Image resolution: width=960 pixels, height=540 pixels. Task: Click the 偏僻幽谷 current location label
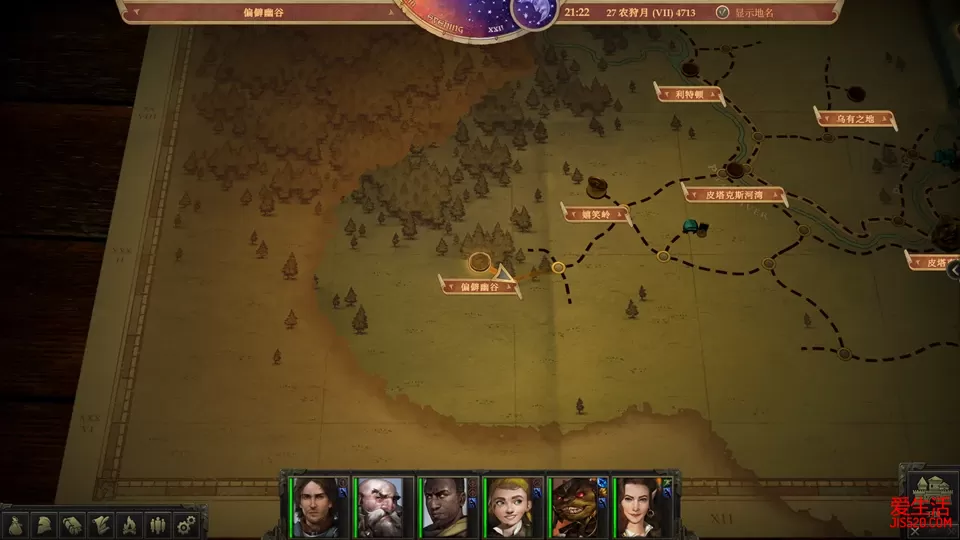pyautogui.click(x=479, y=286)
